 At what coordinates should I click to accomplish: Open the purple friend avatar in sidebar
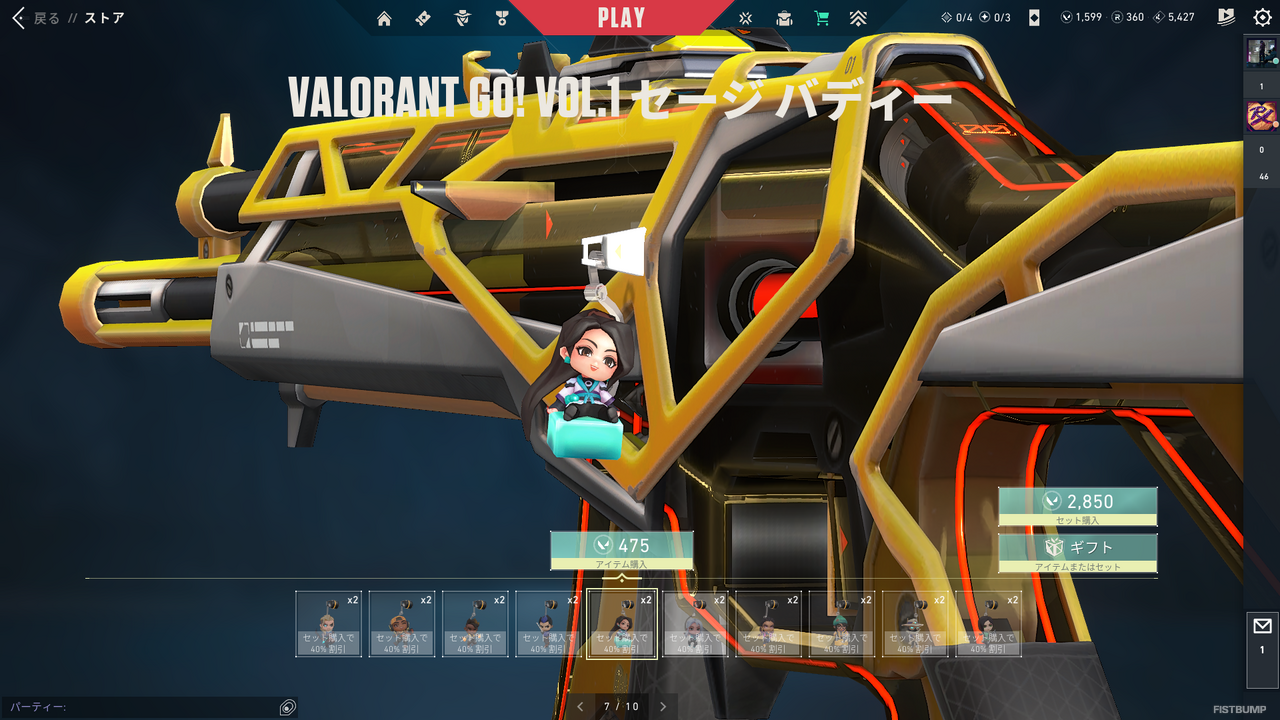(1261, 117)
